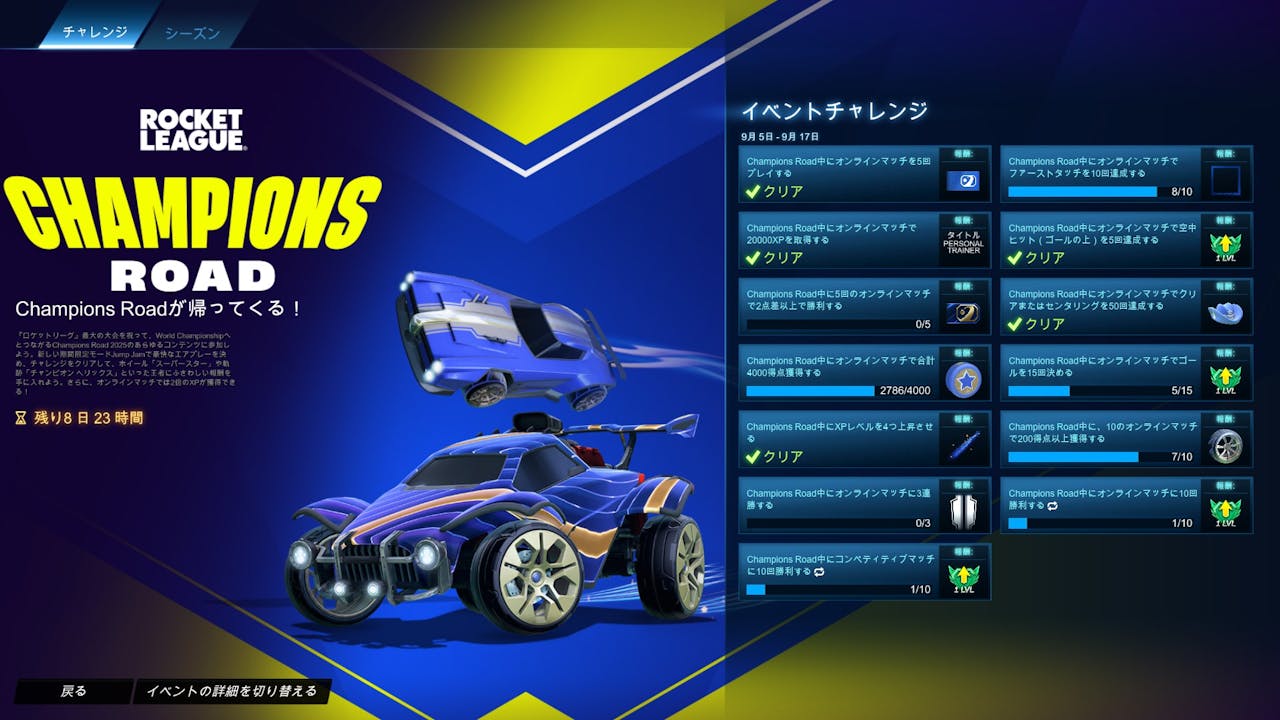Image resolution: width=1280 pixels, height=720 pixels.
Task: Choose the aerial hit challenge row
Action: (x=1100, y=240)
